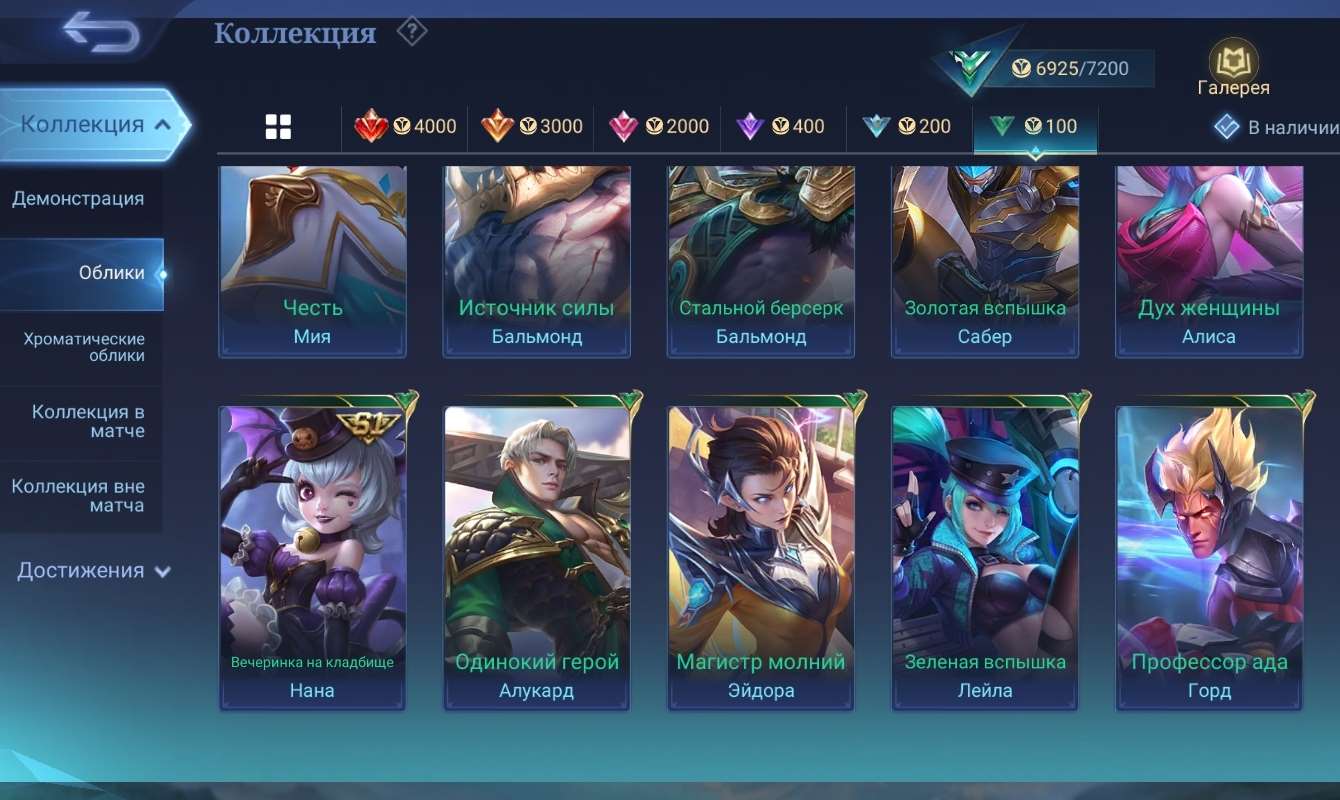Select the 200 ticket tier toggle
1340x800 pixels.
909,127
